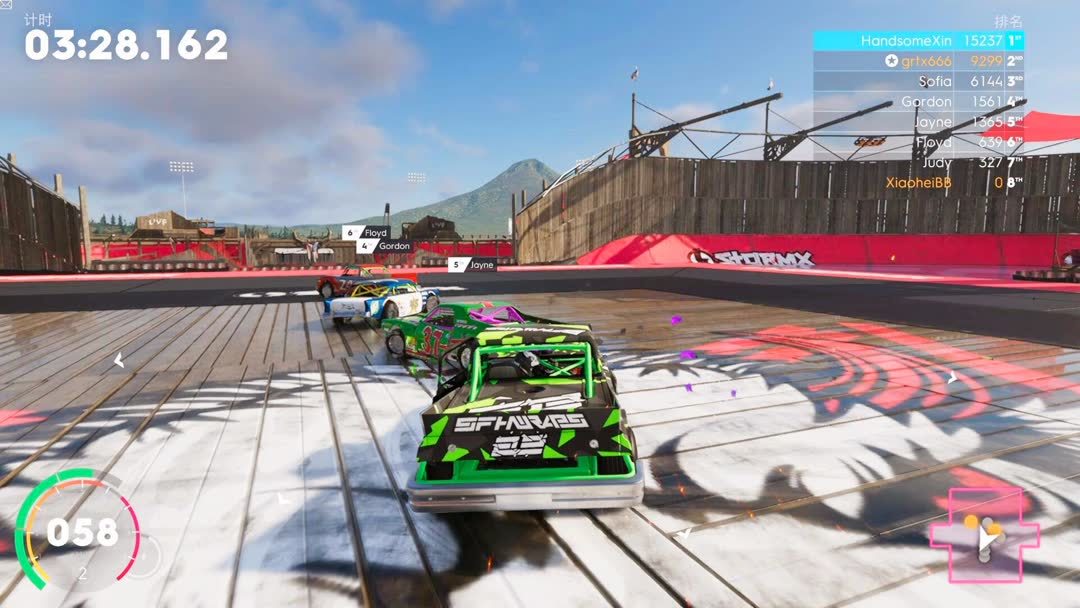Click Sofia's third-place leaderboard entry
This screenshot has height=608, width=1080.
pyautogui.click(x=918, y=81)
